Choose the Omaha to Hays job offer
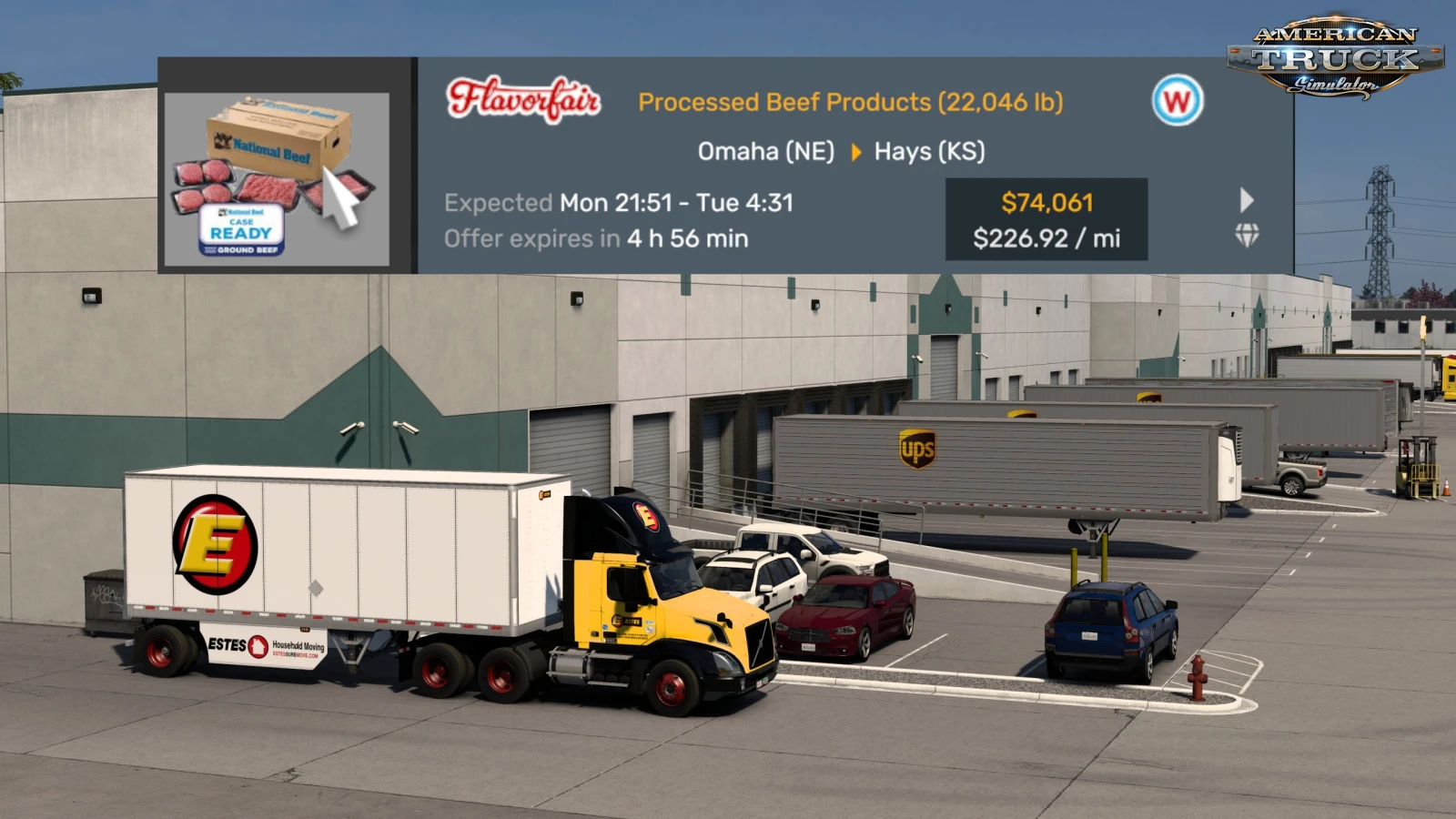Screen dimensions: 1456x819 841,151
